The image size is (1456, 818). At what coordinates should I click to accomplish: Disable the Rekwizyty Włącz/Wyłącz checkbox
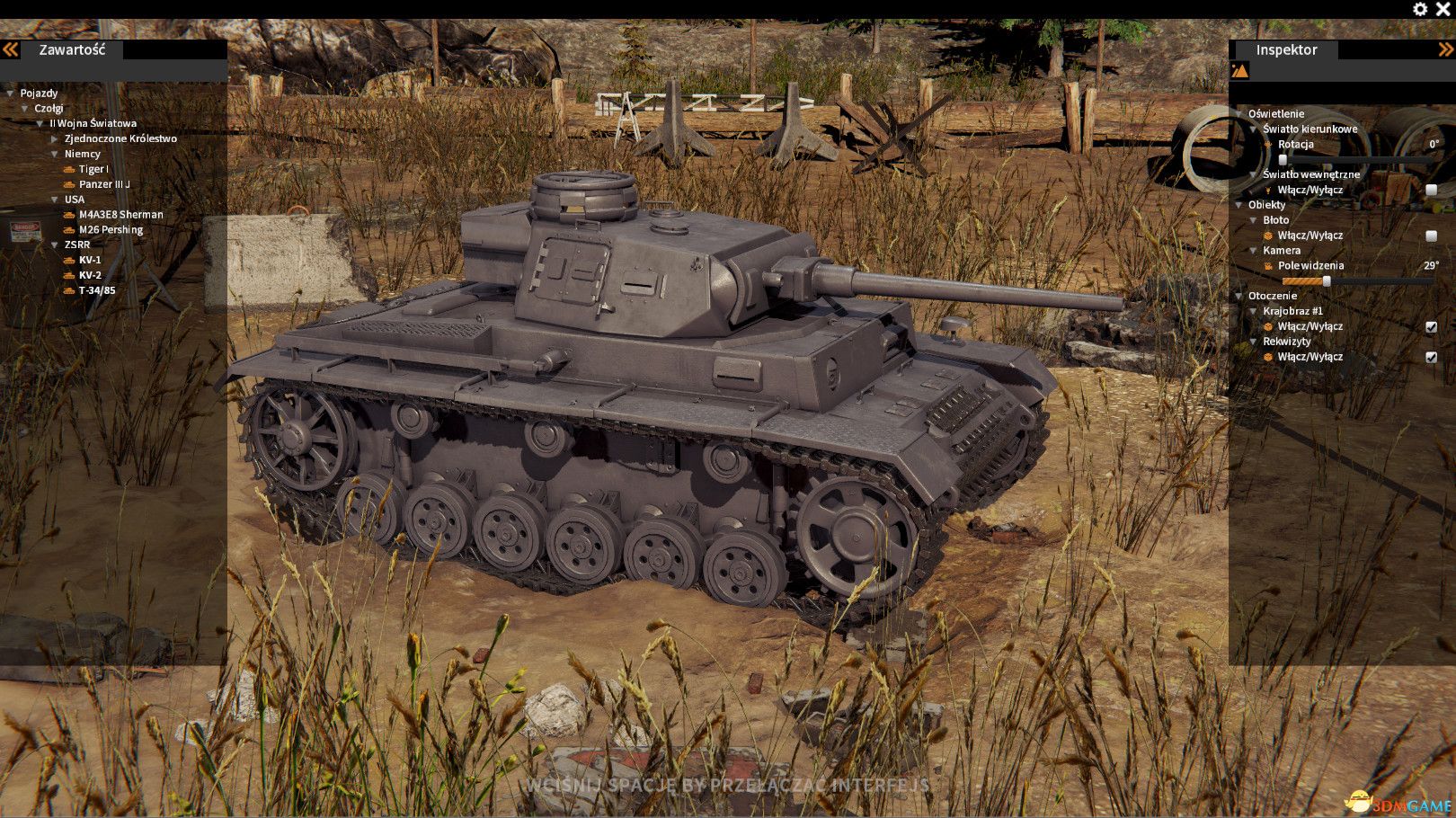1431,356
